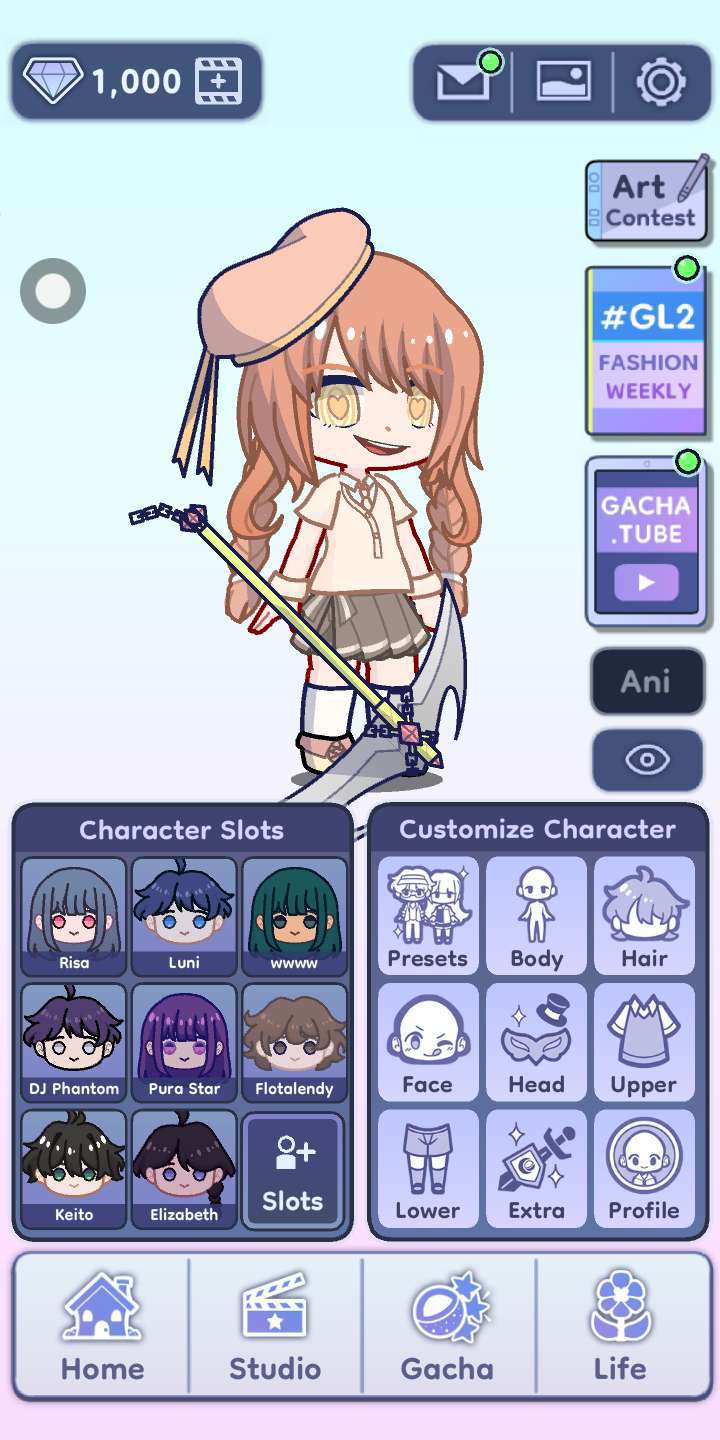Open #GL2 Fashion Weekly

pos(647,350)
